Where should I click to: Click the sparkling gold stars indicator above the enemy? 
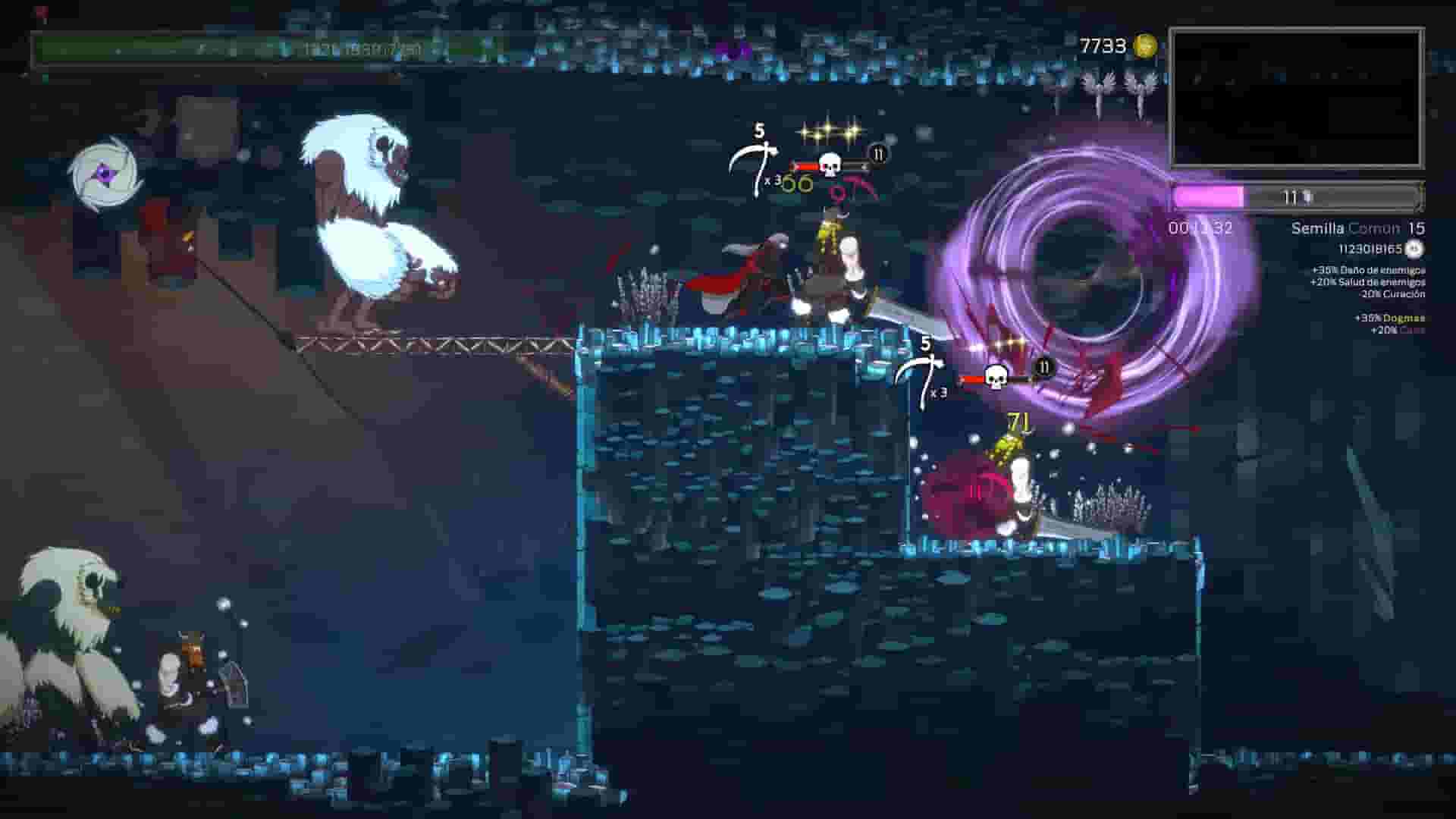(x=830, y=133)
